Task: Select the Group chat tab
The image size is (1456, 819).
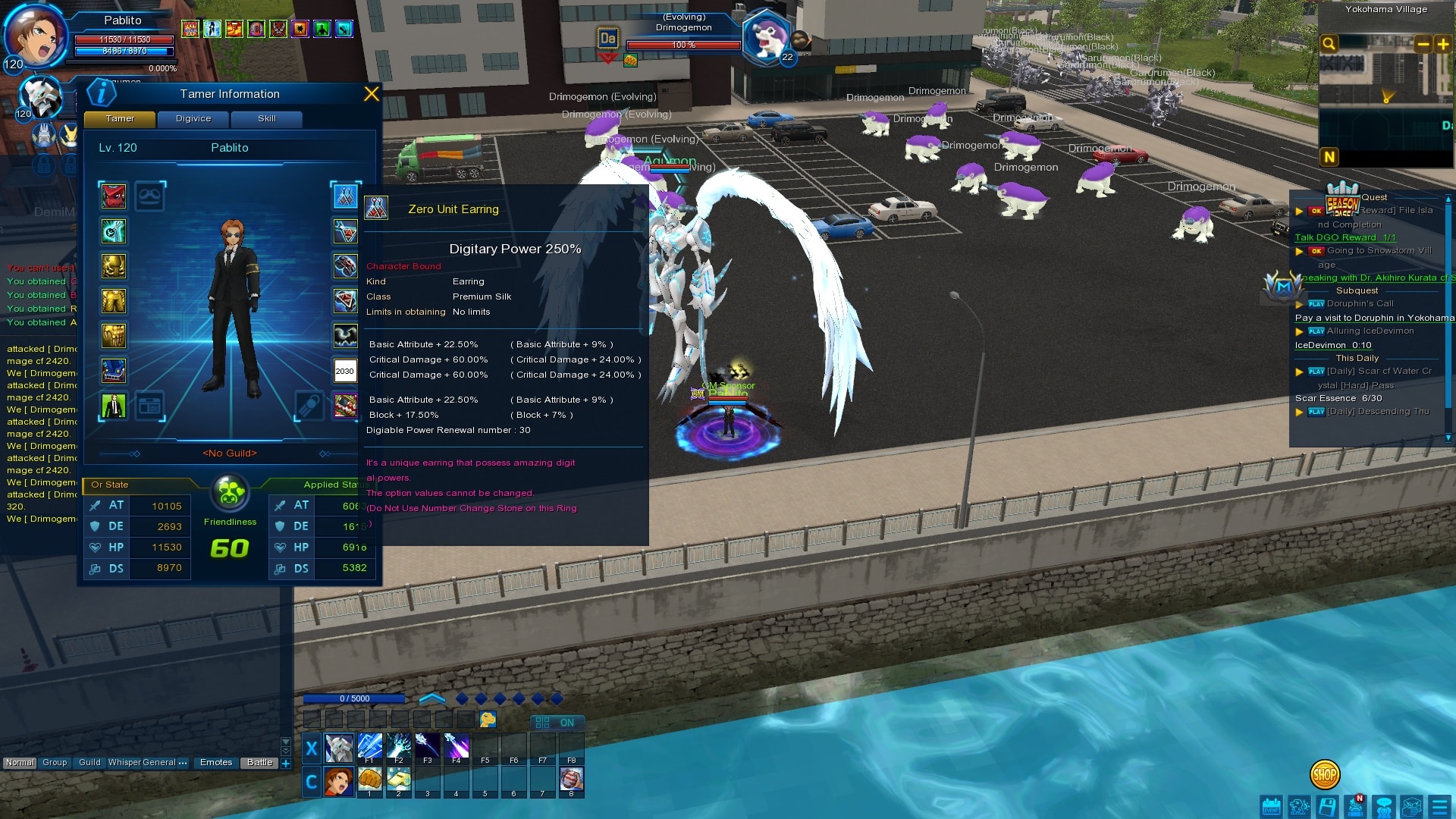Action: (55, 763)
